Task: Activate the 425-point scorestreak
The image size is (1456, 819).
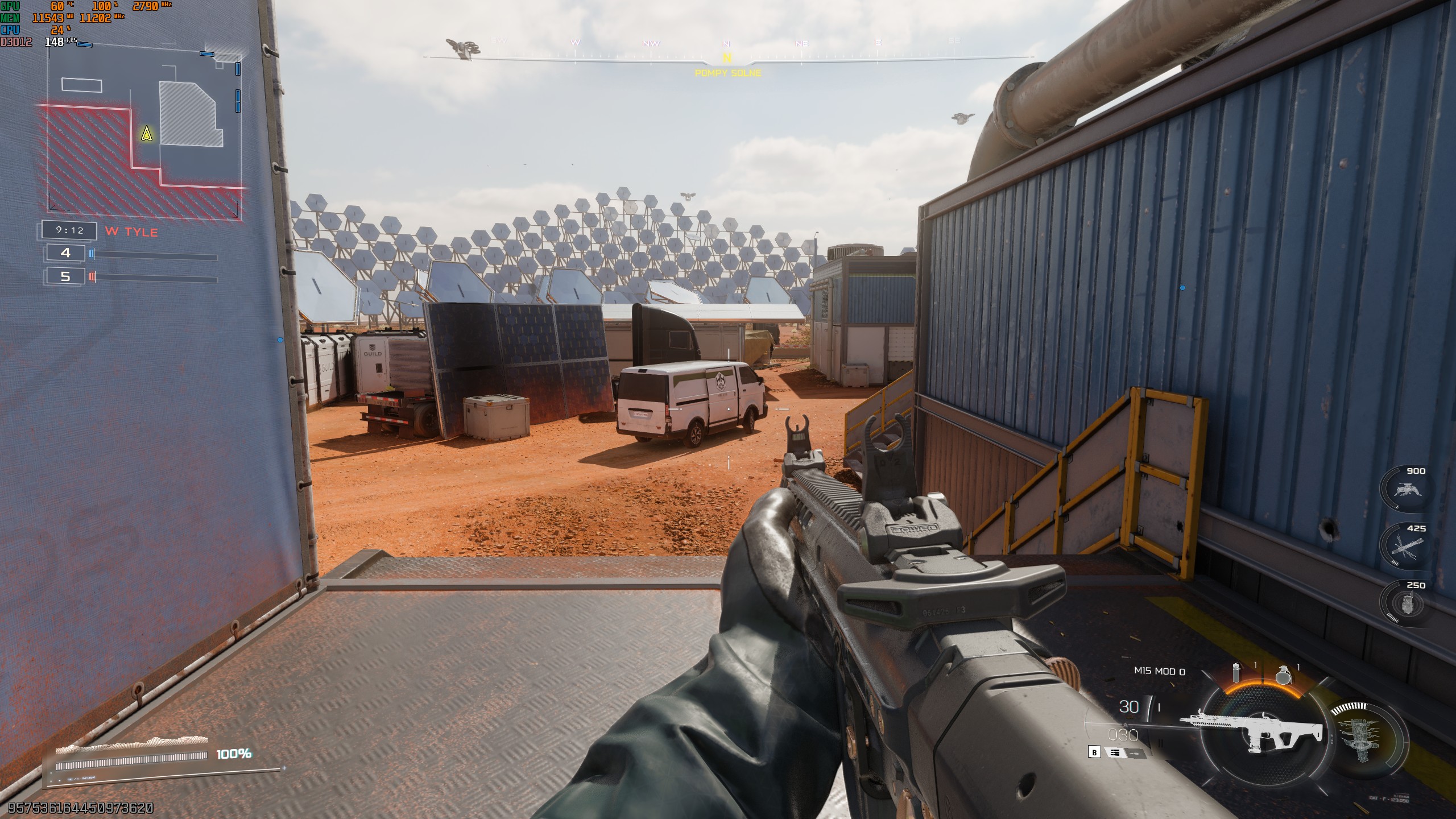Action: pyautogui.click(x=1405, y=547)
